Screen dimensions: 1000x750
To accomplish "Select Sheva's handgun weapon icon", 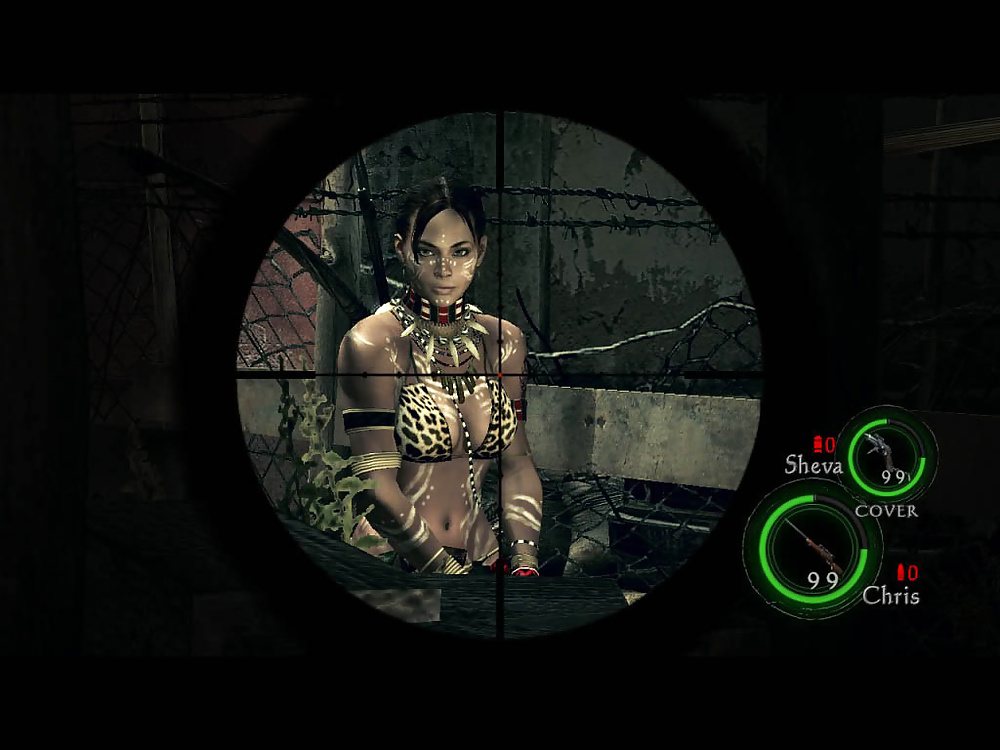I will click(x=883, y=447).
